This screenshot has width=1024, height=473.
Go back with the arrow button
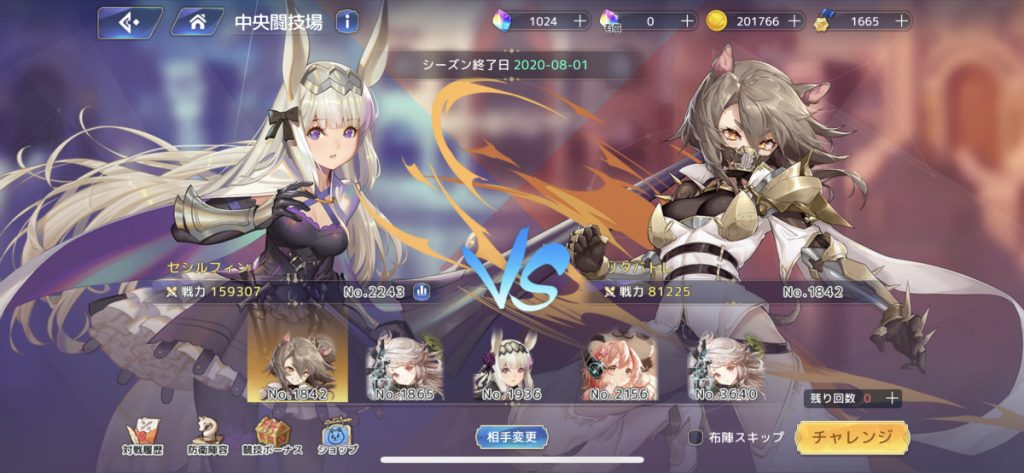pos(130,21)
